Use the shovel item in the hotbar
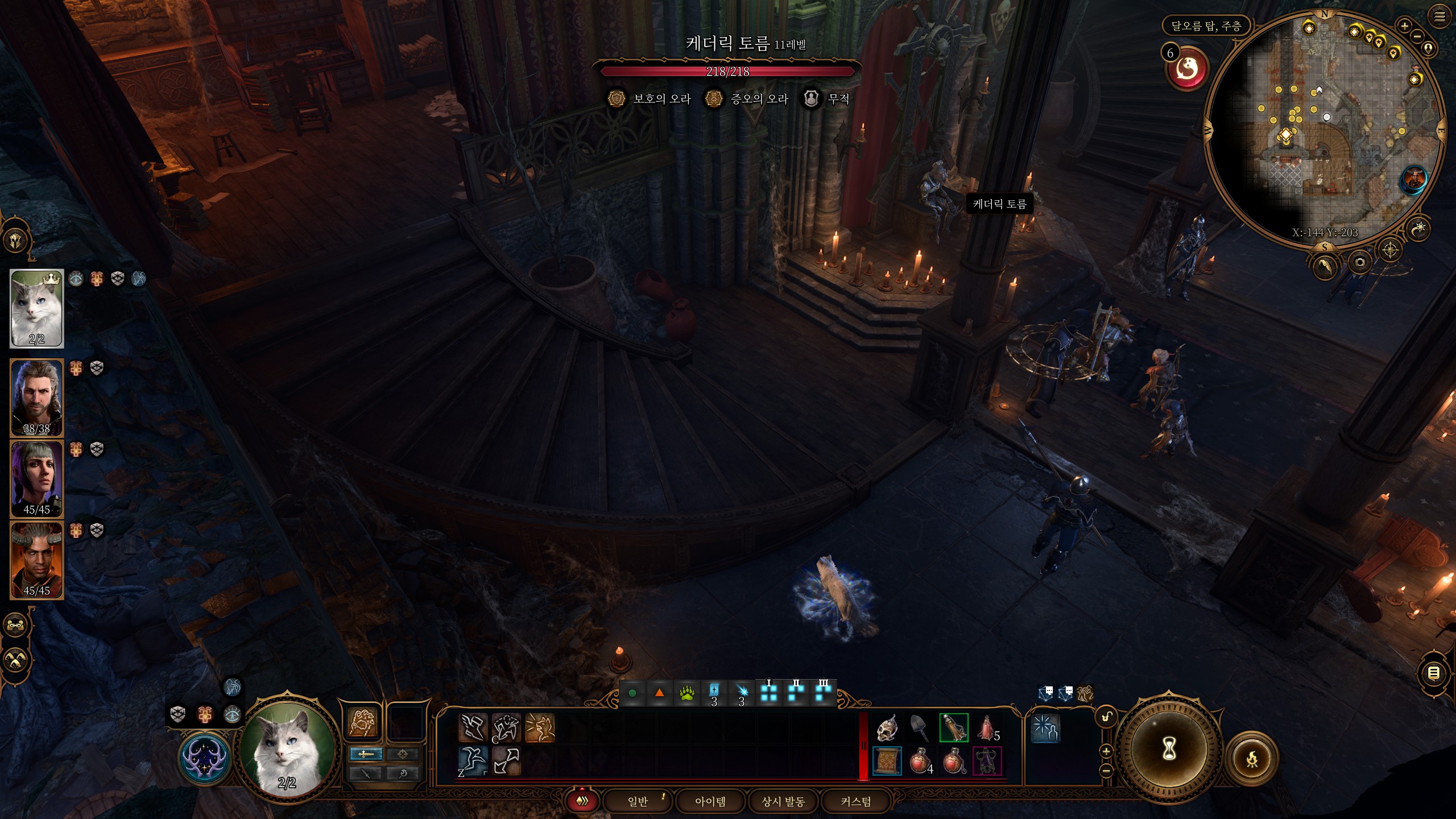The height and width of the screenshot is (819, 1456). click(920, 729)
